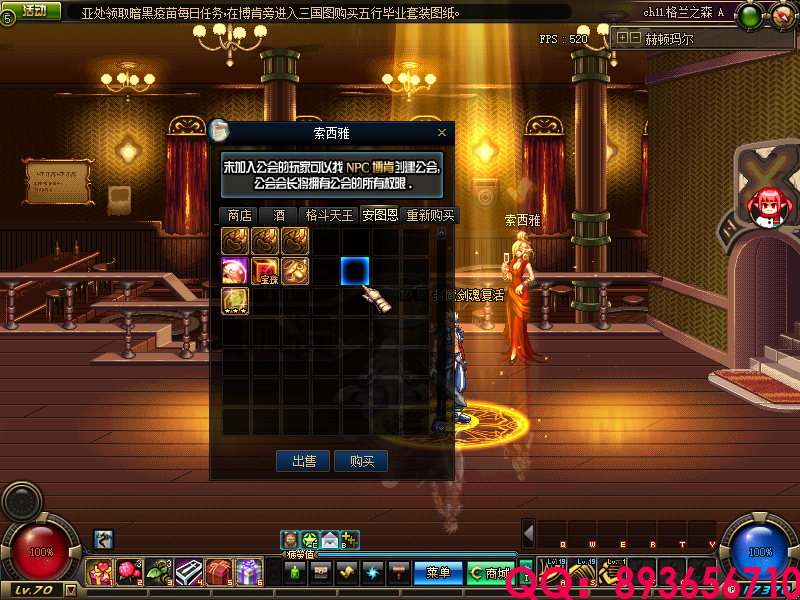Open the 商城 mall shop
The height and width of the screenshot is (600, 800).
click(490, 573)
